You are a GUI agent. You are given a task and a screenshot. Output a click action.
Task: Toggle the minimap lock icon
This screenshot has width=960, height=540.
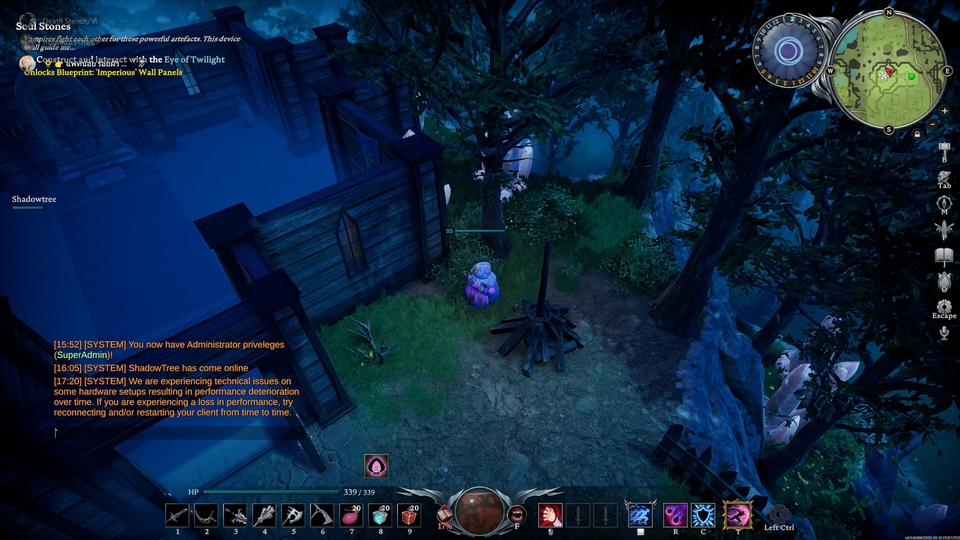coord(917,133)
